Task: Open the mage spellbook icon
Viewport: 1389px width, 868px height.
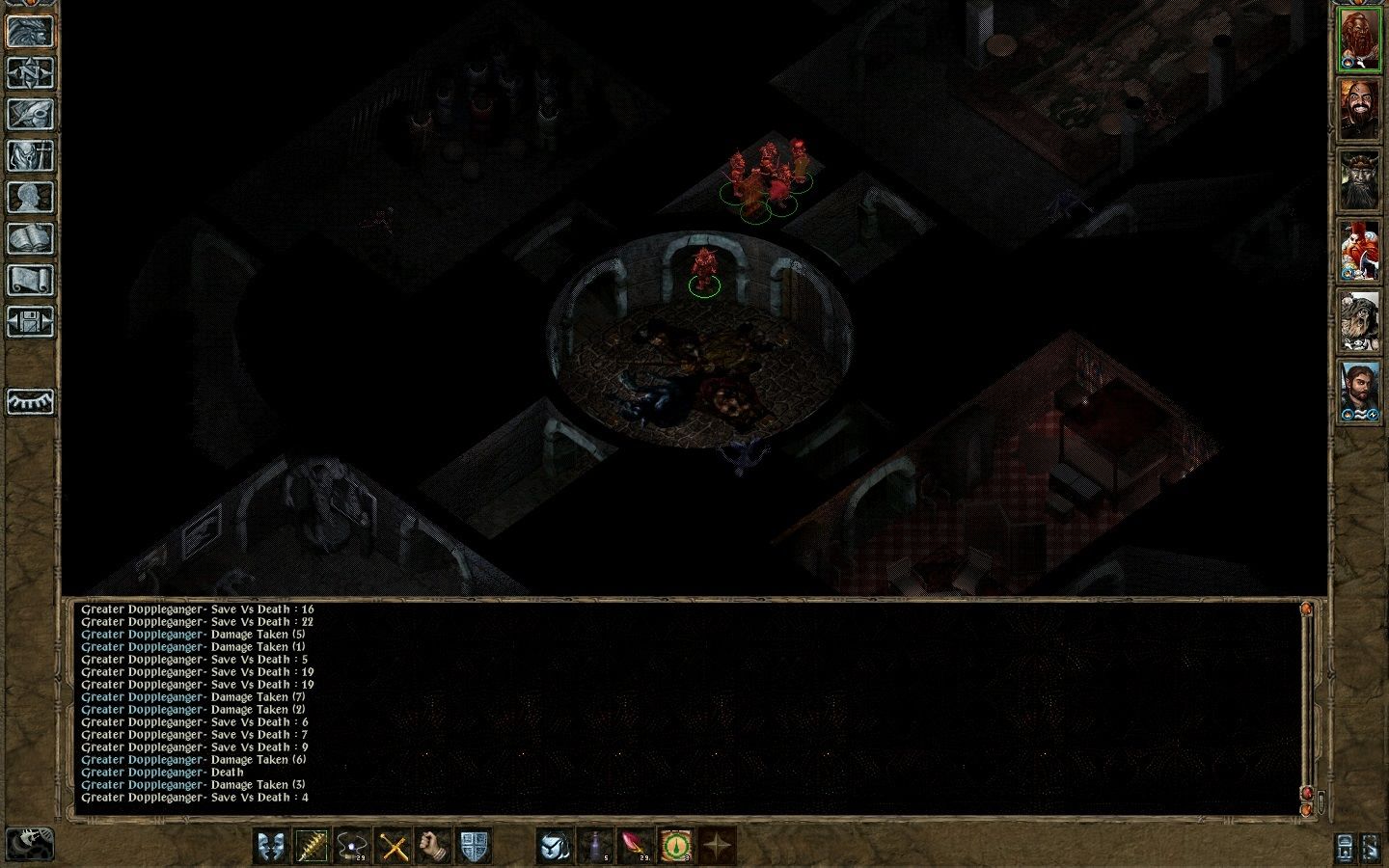Action: coord(31,239)
